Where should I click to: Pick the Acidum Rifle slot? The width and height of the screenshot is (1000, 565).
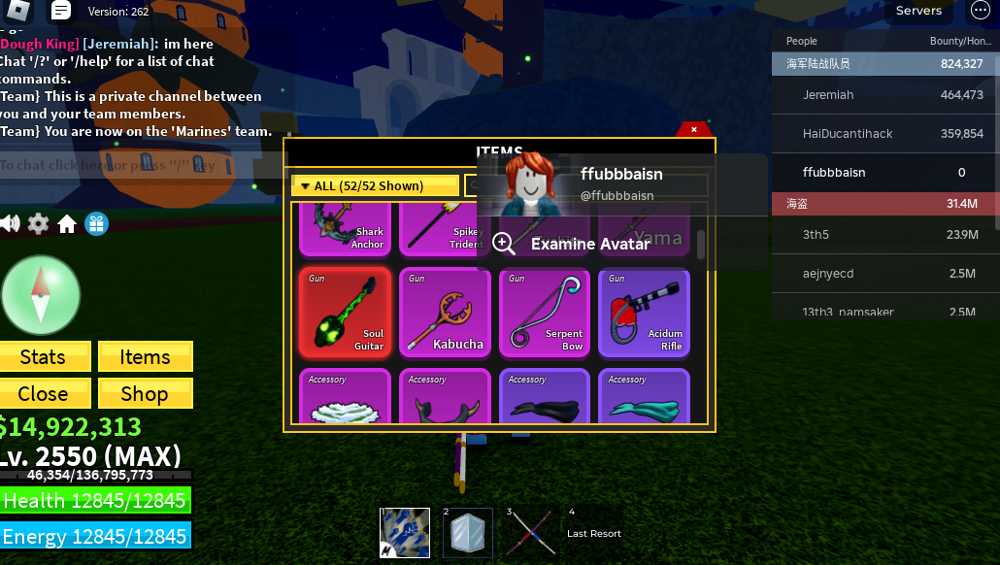click(645, 312)
